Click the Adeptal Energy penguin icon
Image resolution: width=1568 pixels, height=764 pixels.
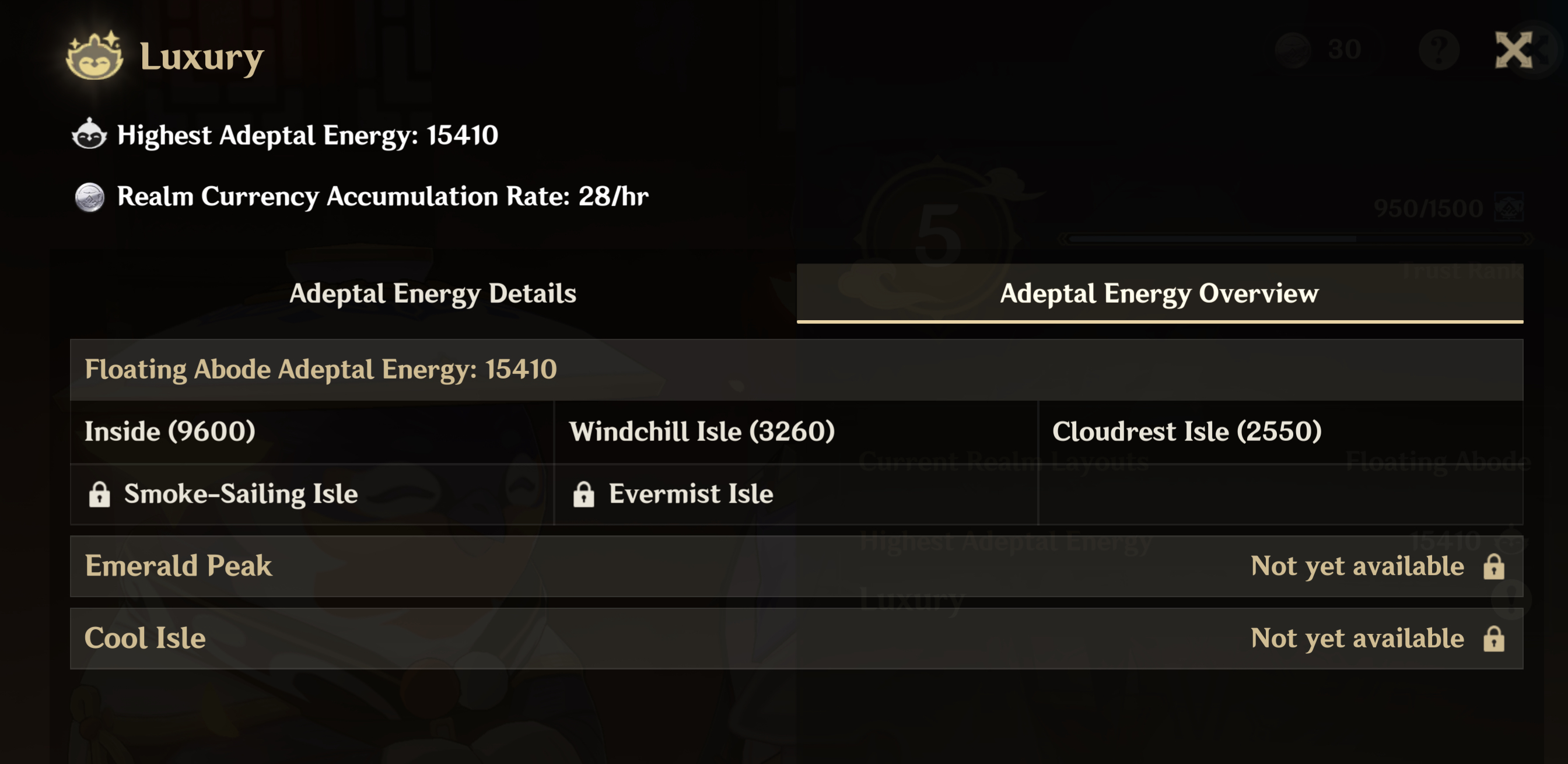(88, 135)
